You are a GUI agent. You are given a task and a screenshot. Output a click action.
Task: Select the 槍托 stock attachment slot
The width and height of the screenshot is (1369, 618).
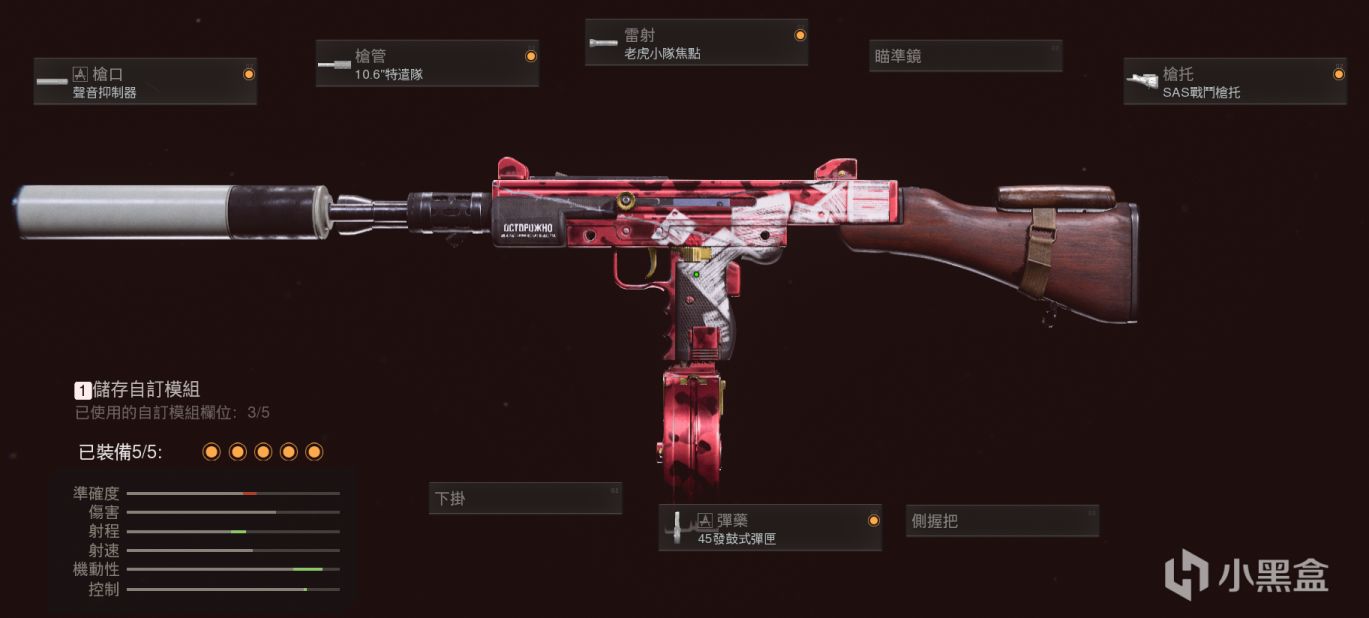click(x=1234, y=82)
